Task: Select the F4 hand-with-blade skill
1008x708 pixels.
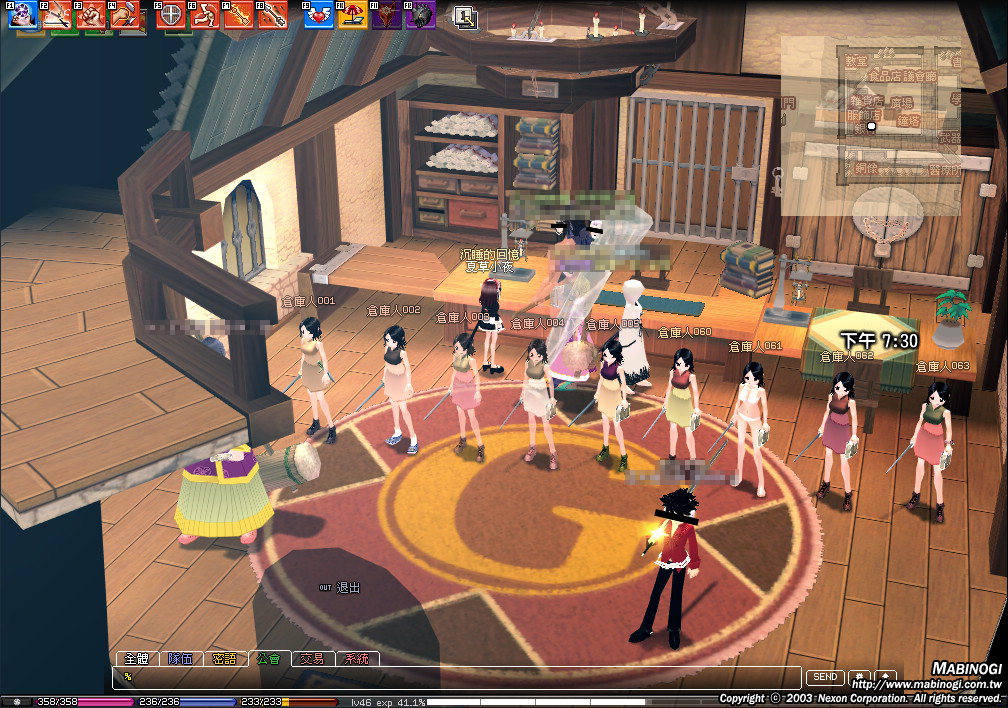Action: pyautogui.click(x=124, y=14)
